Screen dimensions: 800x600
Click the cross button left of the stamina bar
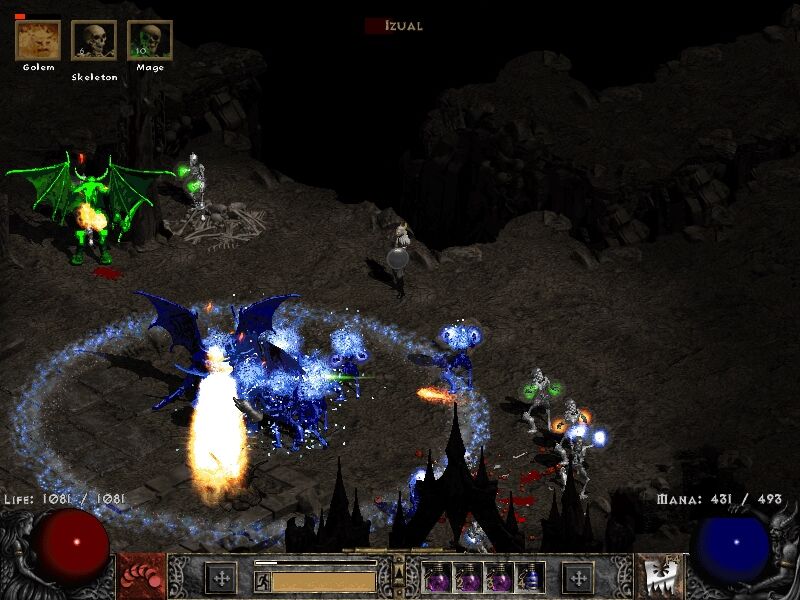tap(221, 577)
